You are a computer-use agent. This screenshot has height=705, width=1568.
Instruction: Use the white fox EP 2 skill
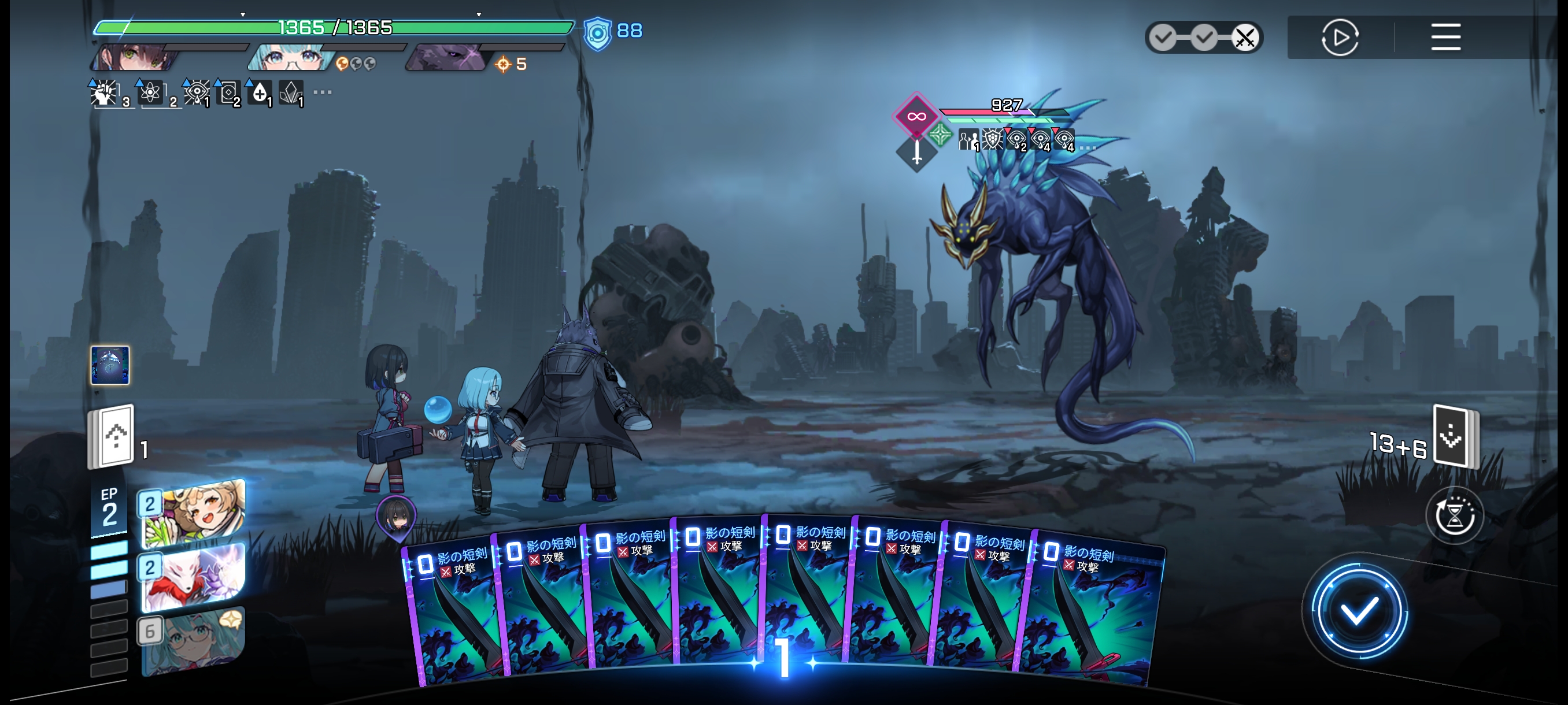point(193,576)
